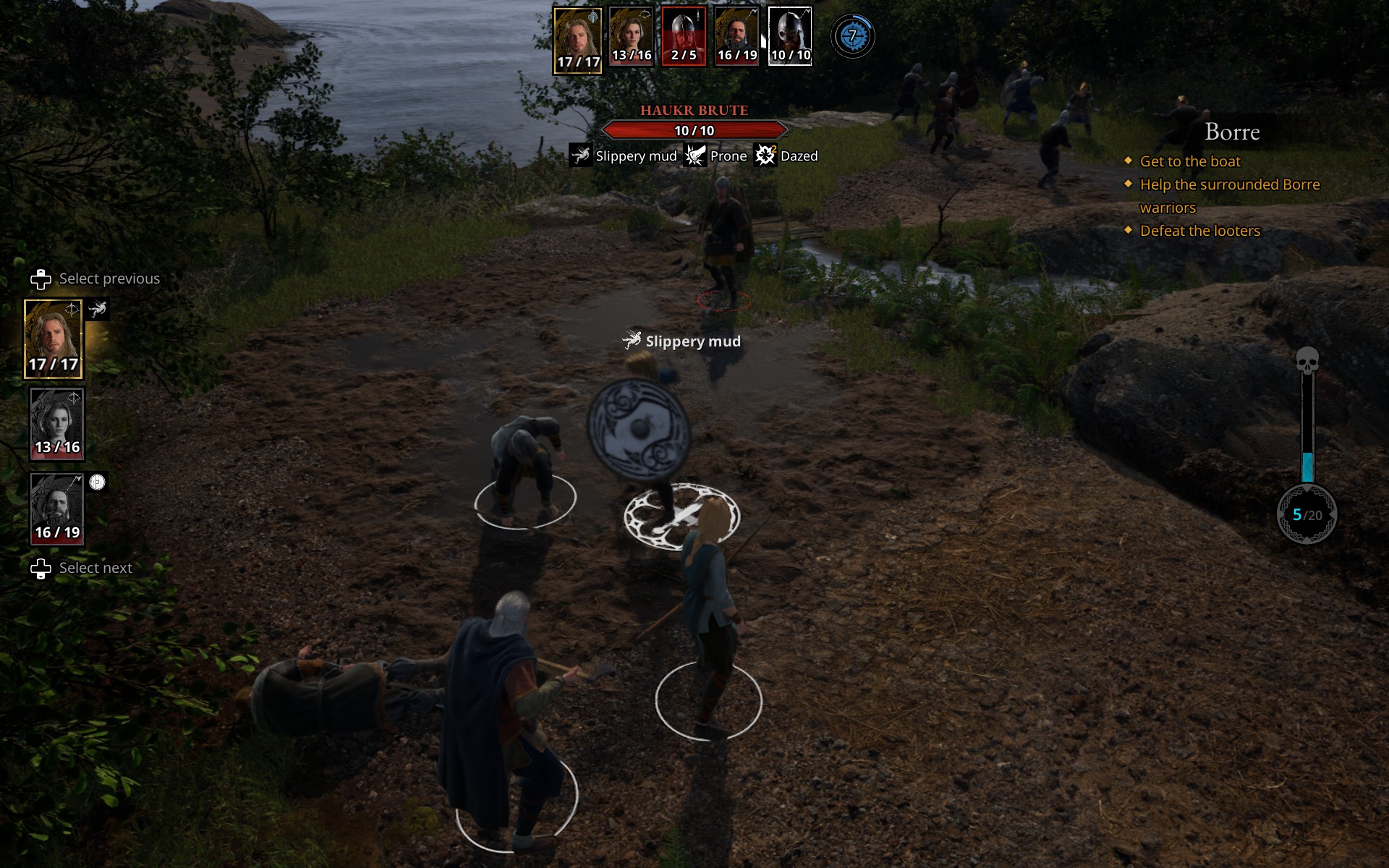1389x868 pixels.
Task: Choose the 13/16 woman in the left party list
Action: pyautogui.click(x=57, y=424)
